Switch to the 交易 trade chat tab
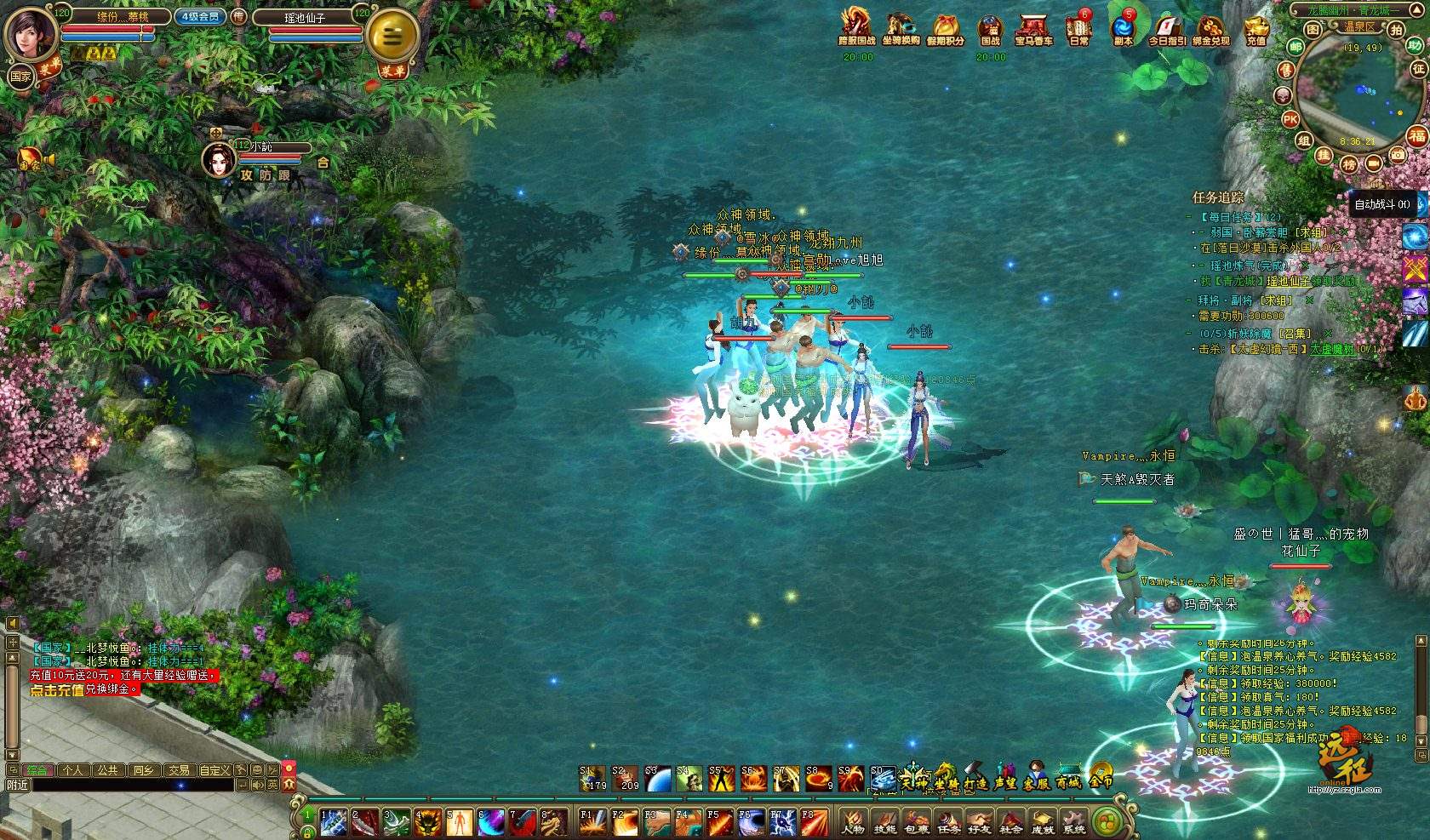The image size is (1430, 840). [x=178, y=769]
